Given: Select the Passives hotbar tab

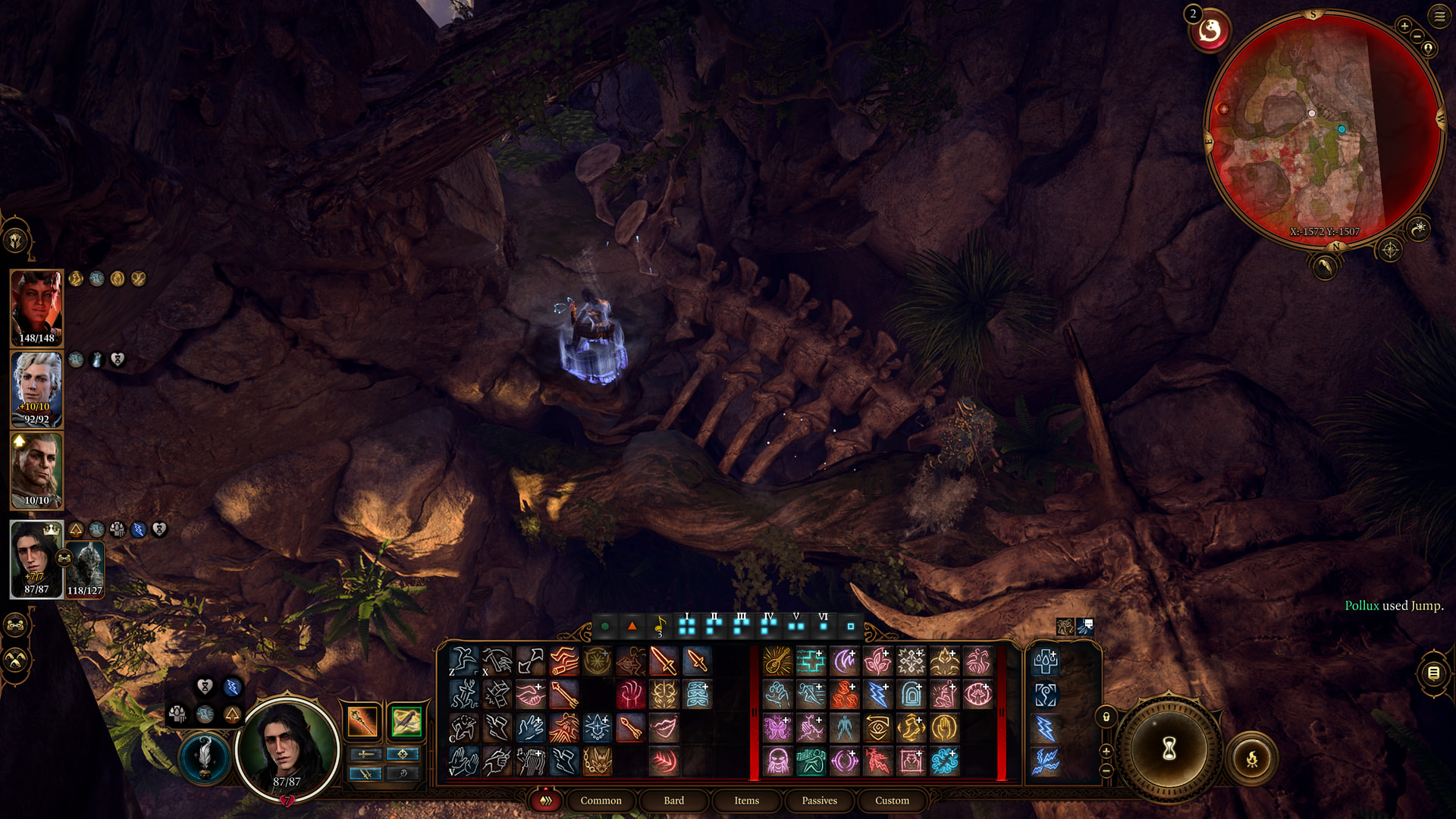Looking at the screenshot, I should (x=819, y=800).
